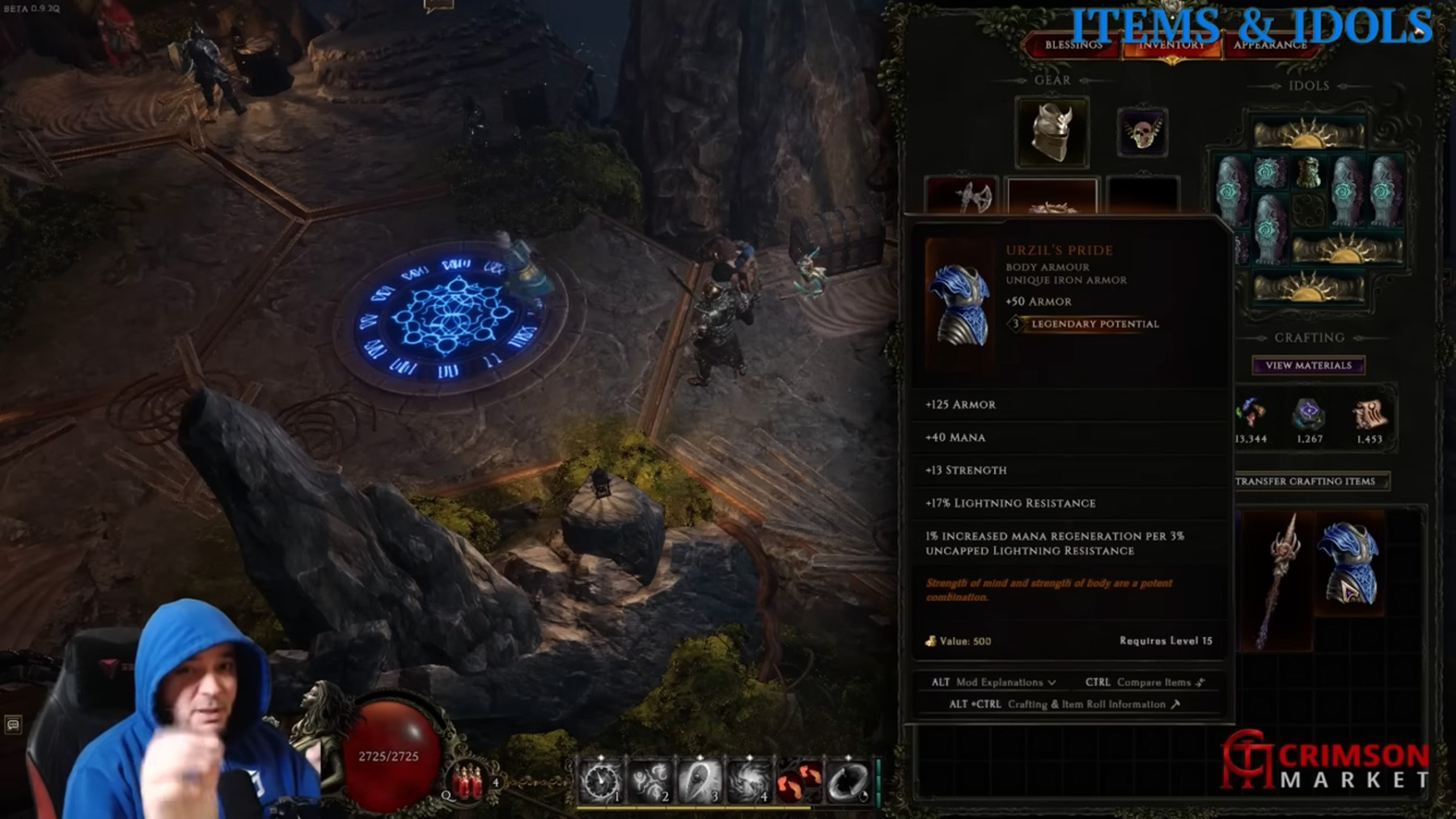Click the small golden idol in the idol grid
This screenshot has width=1456, height=819.
[1308, 173]
